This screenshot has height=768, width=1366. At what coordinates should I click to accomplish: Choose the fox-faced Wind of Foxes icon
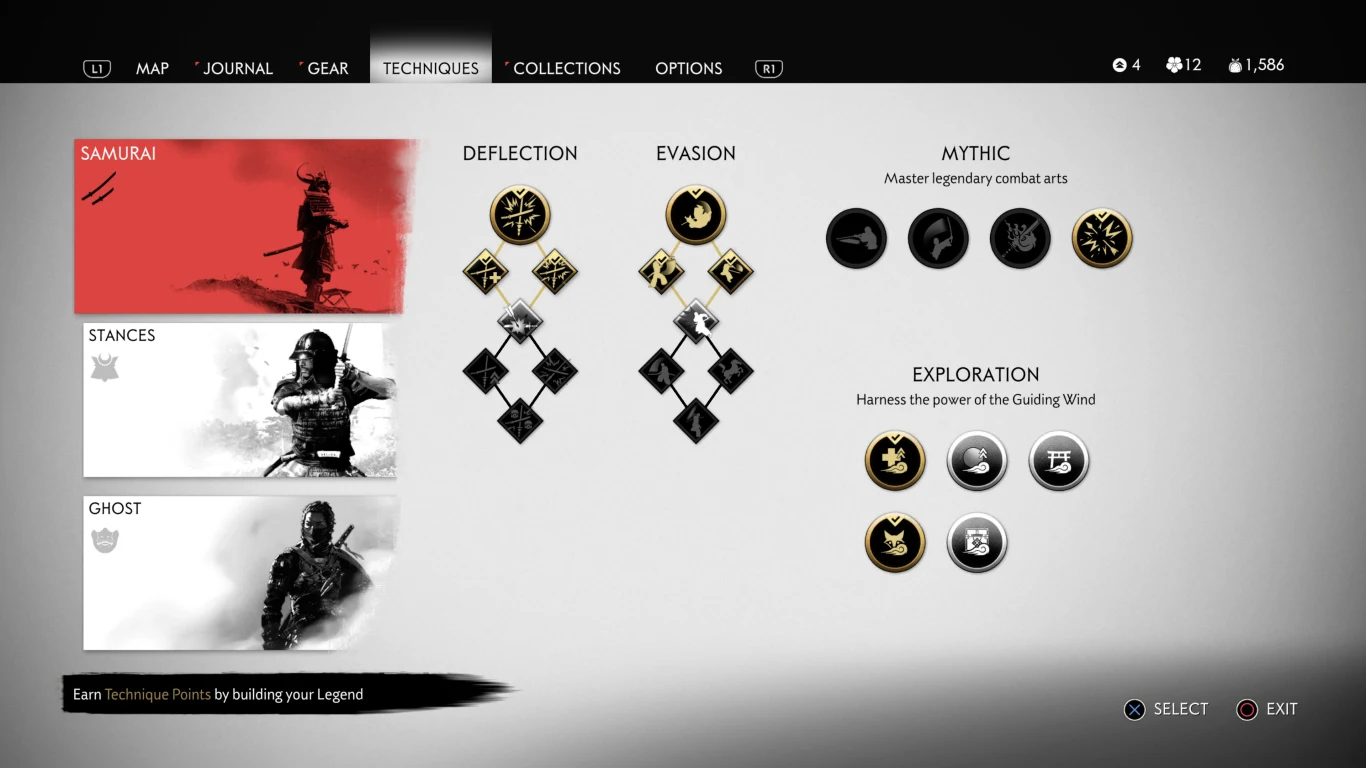(x=895, y=542)
